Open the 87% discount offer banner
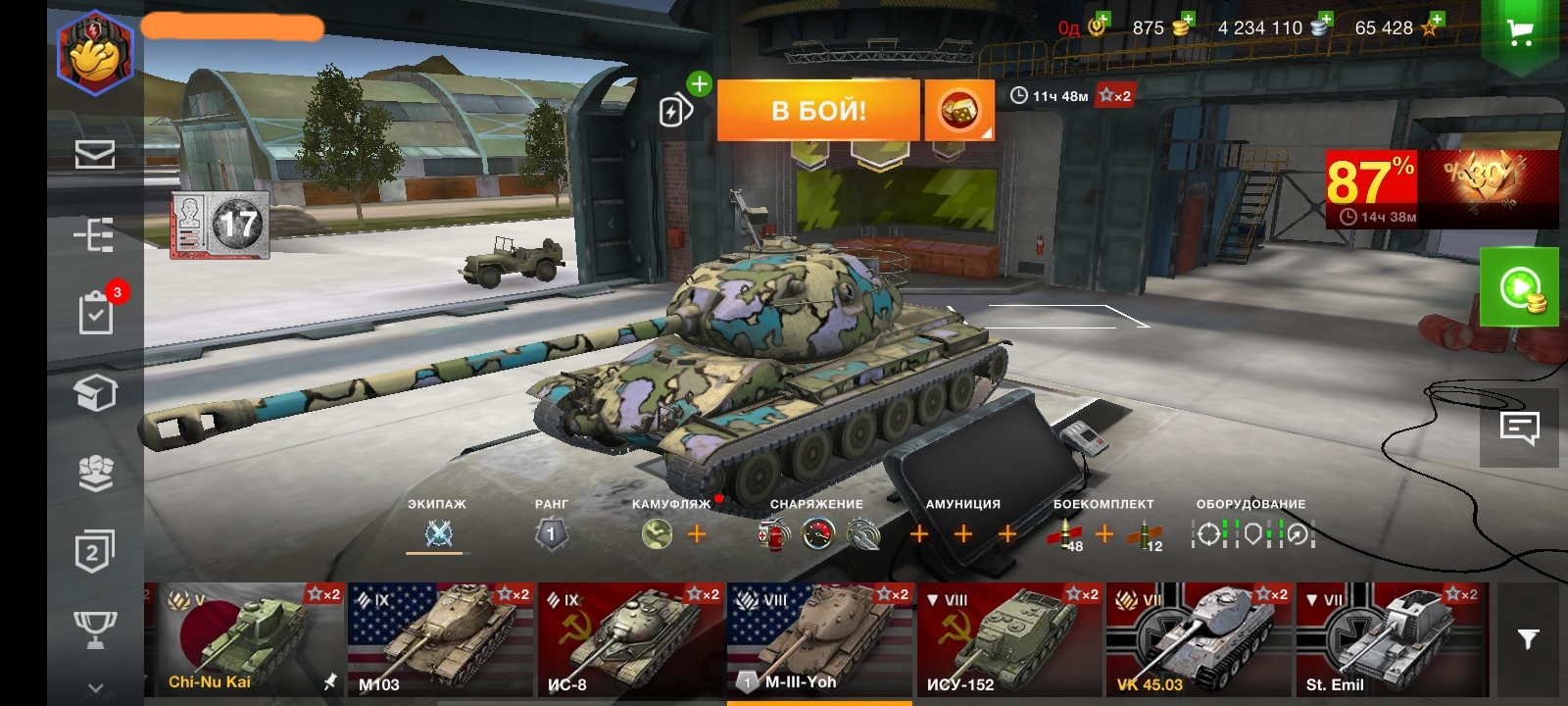Screen dimensions: 1568x706 [1442, 189]
